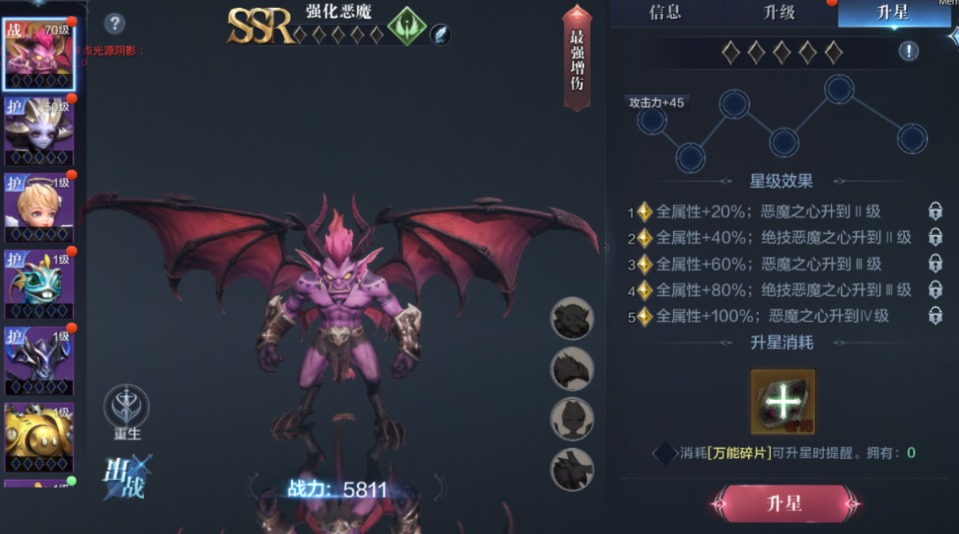The width and height of the screenshot is (959, 534).
Task: Choose the level 50 white-haired pet portrait
Action: [40, 129]
